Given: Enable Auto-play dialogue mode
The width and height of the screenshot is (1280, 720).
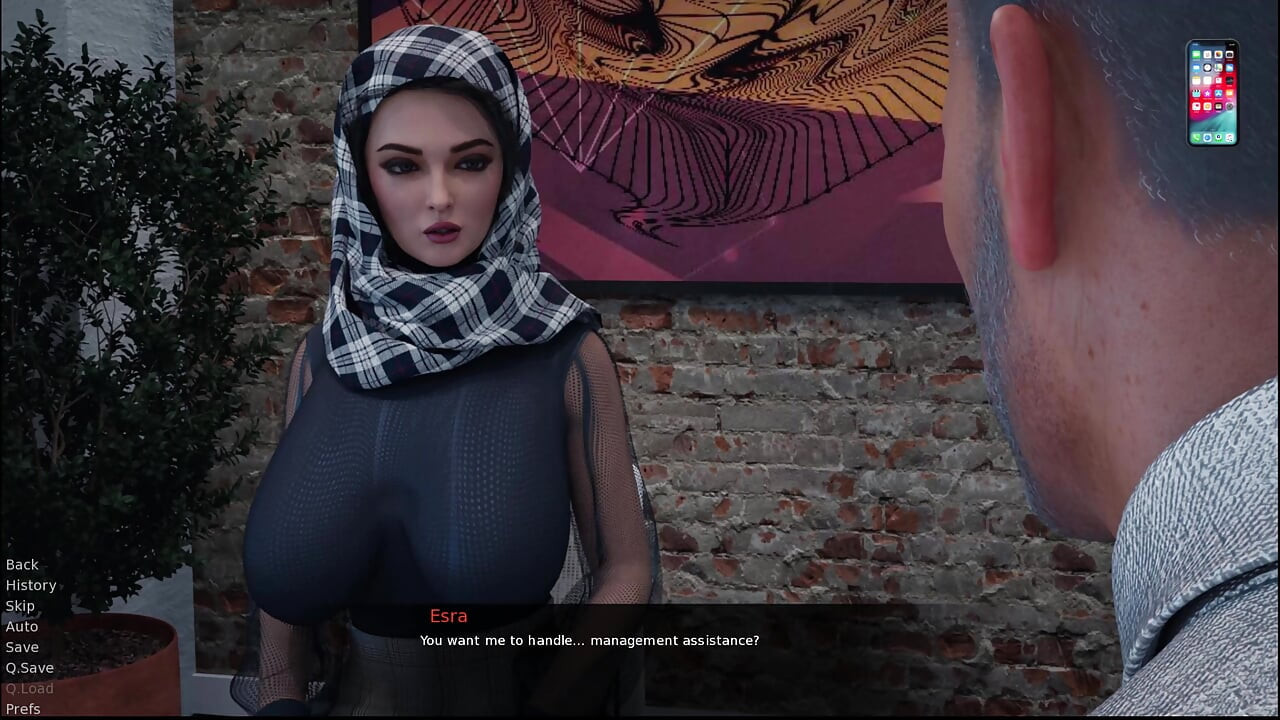Looking at the screenshot, I should [21, 626].
